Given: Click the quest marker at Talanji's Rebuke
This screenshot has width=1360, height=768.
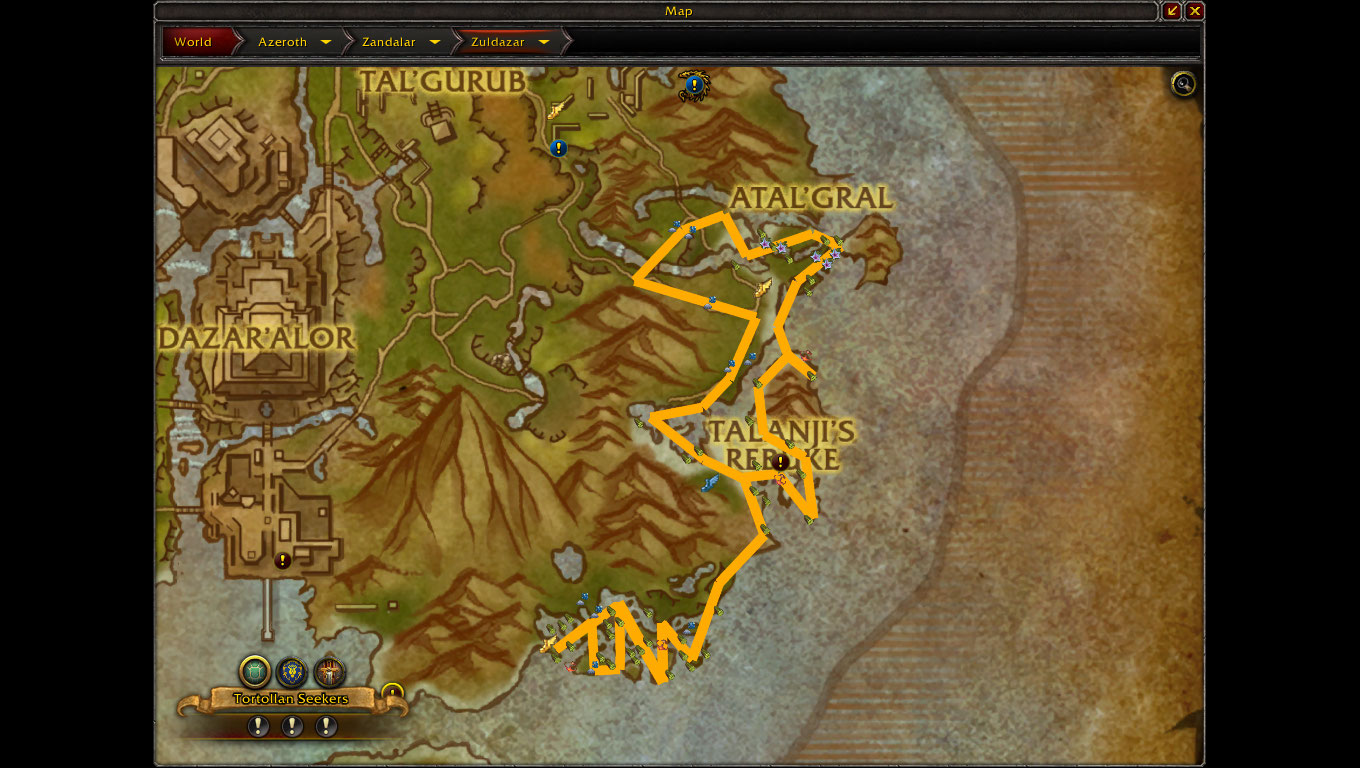Looking at the screenshot, I should click(781, 462).
